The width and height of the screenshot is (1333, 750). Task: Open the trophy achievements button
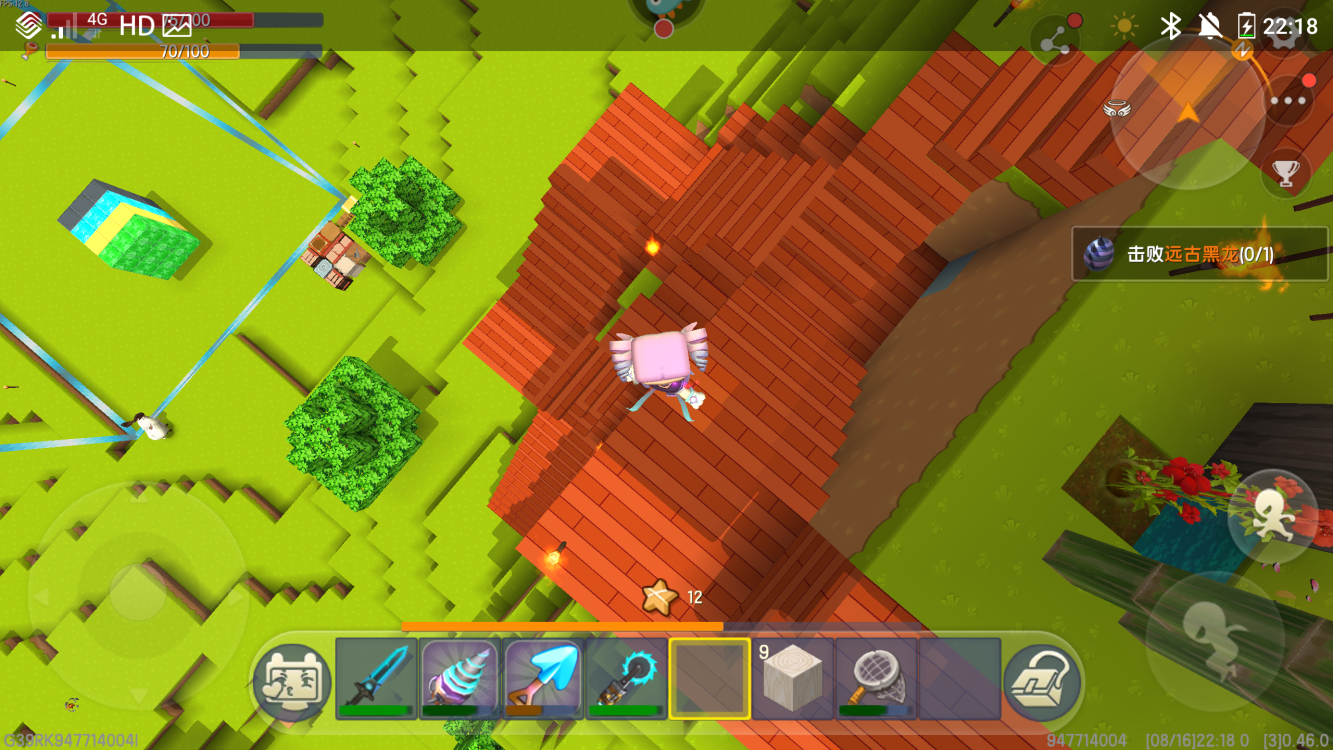(1285, 173)
